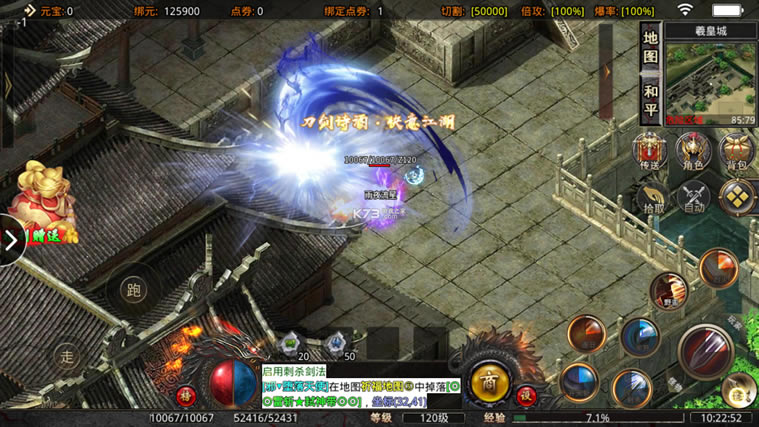759x427 pixels.
Task: Open the red 设 settings button
Action: (x=526, y=394)
